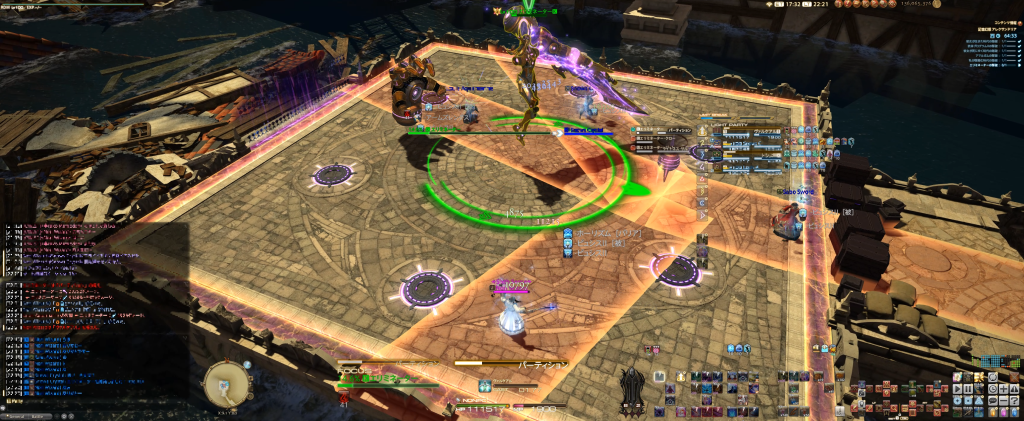Image resolution: width=1024 pixels, height=421 pixels.
Task: Click the speech bubble hotbar icon
Action: point(992,400)
